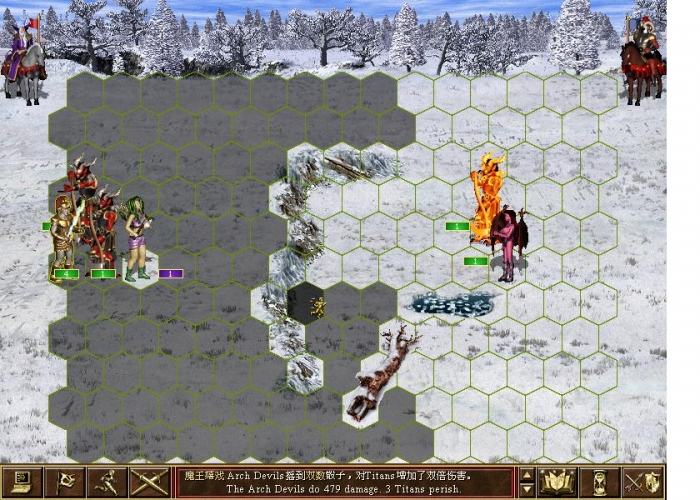Viewport: 700px width, 500px height.
Task: Retreat with the running man button
Action: point(107,482)
